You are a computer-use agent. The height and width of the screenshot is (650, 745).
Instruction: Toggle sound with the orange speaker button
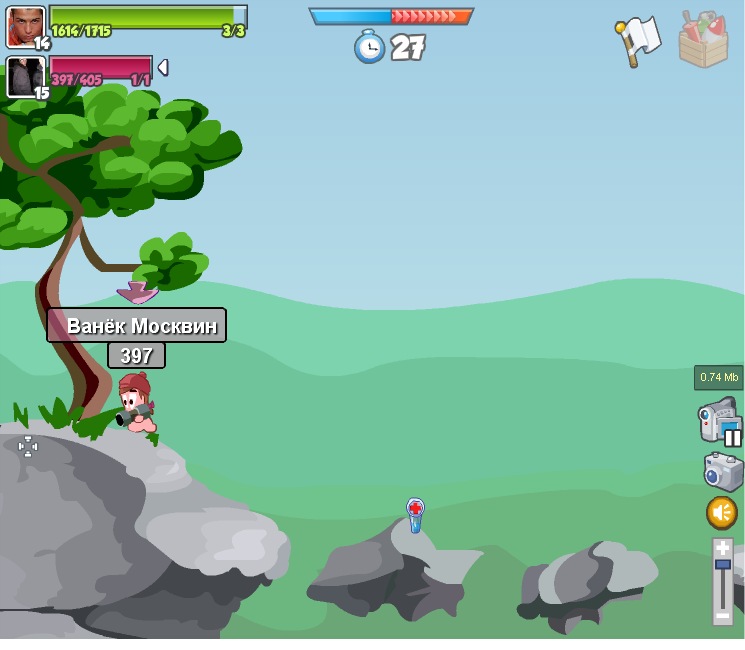click(x=722, y=513)
